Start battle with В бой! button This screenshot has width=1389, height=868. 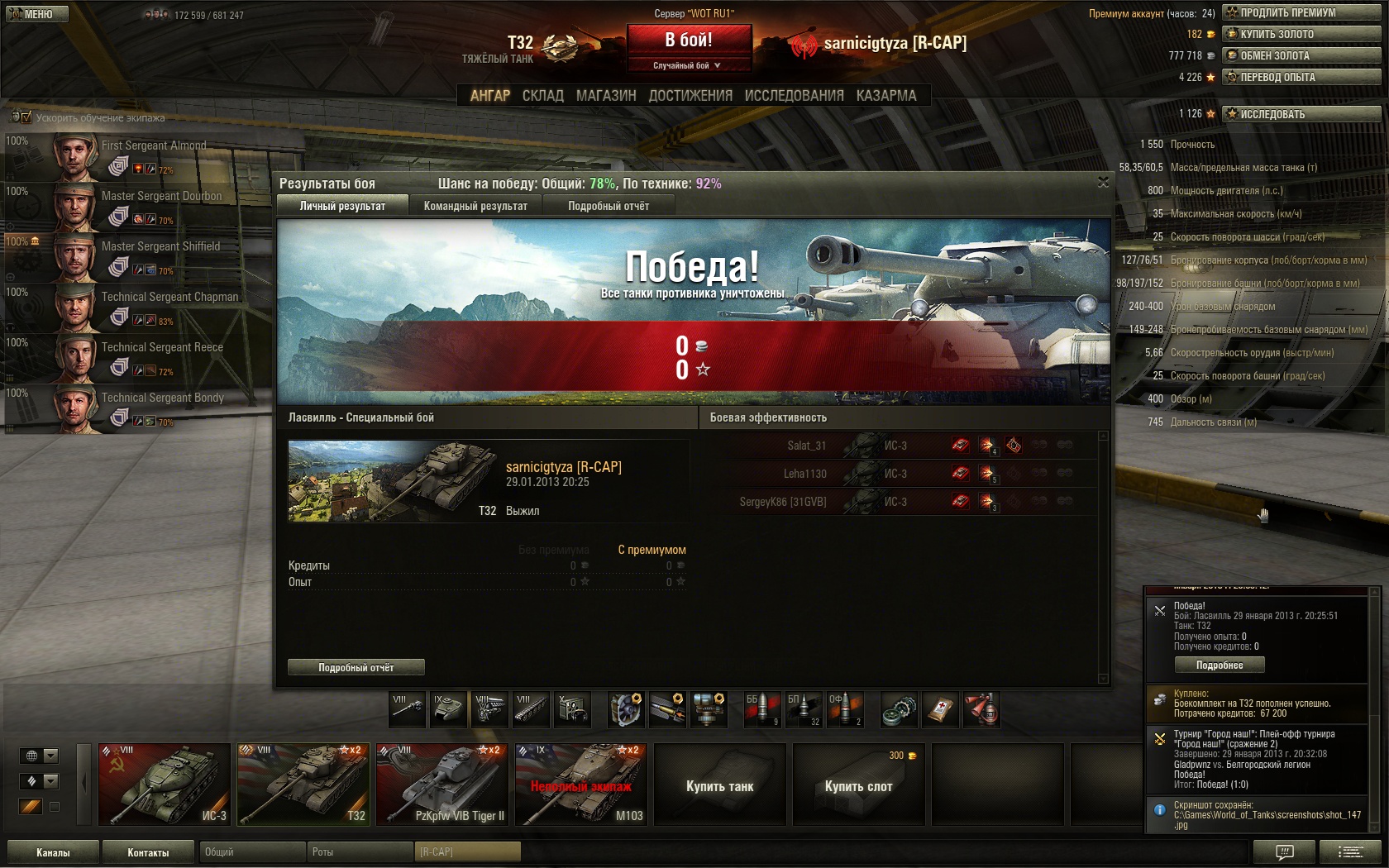click(689, 40)
